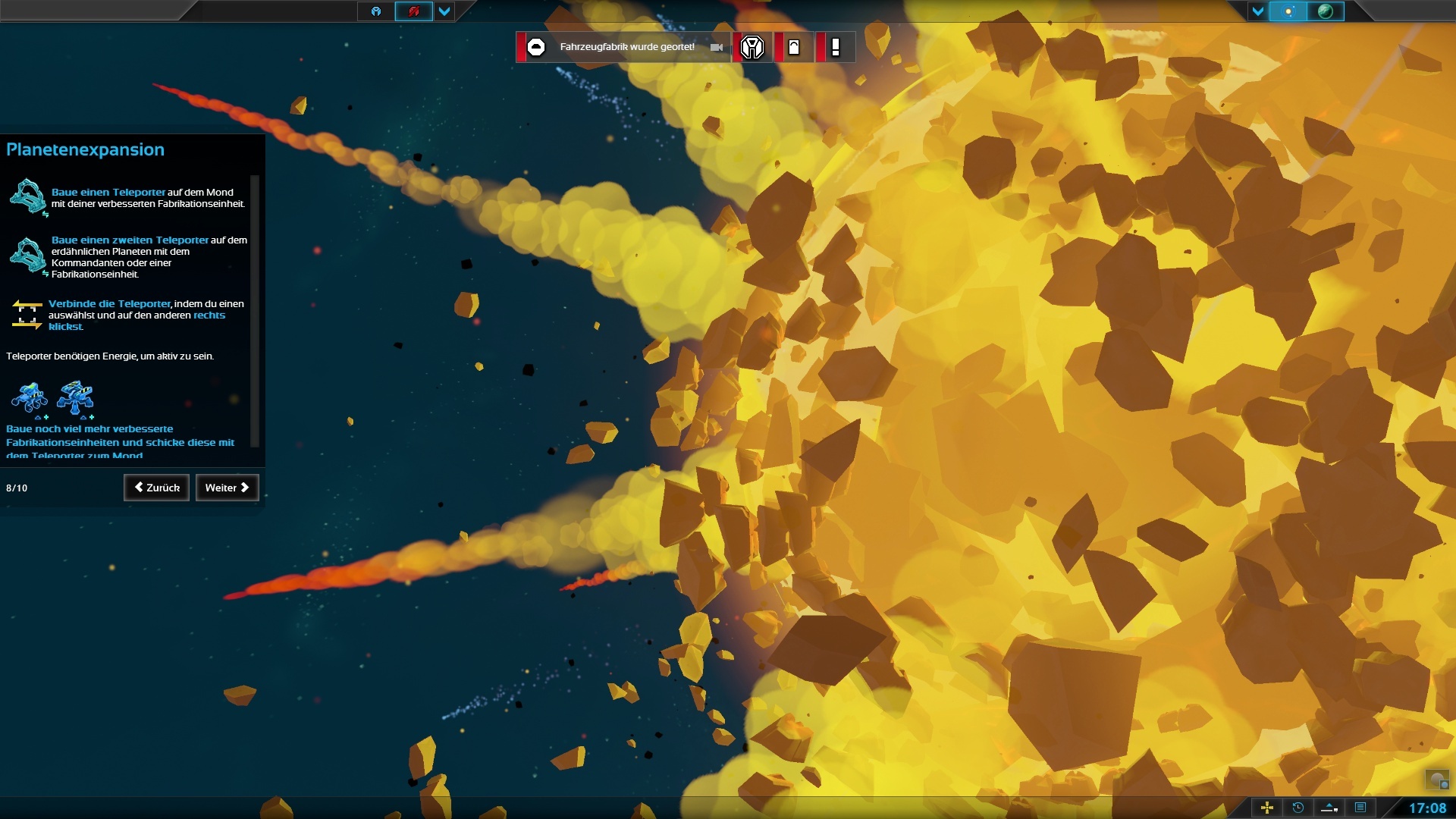The height and width of the screenshot is (819, 1456).
Task: Toggle the crossed-out red icon in top bar
Action: (x=414, y=12)
